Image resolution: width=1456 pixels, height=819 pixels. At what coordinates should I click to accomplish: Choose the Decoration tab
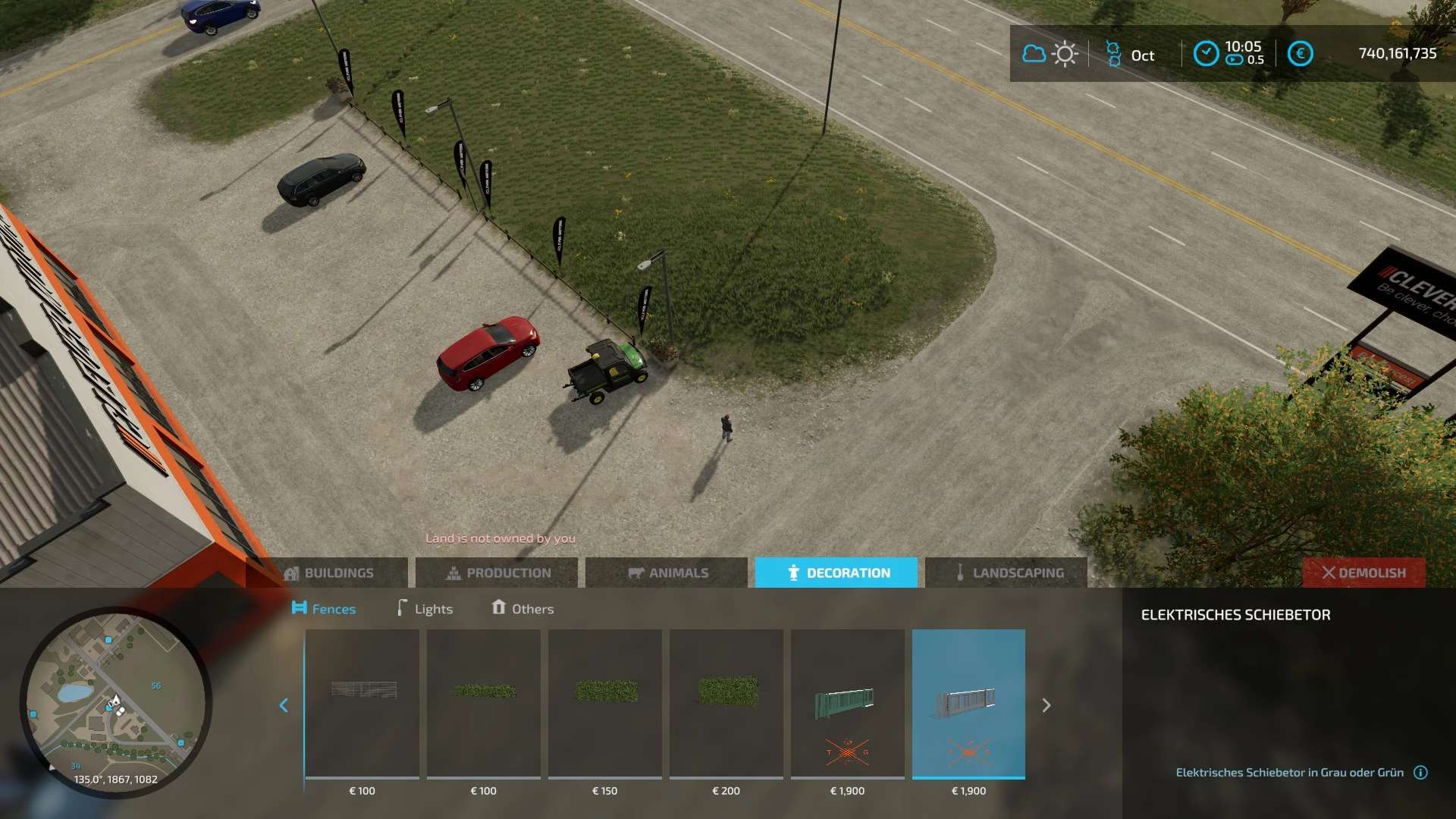836,573
